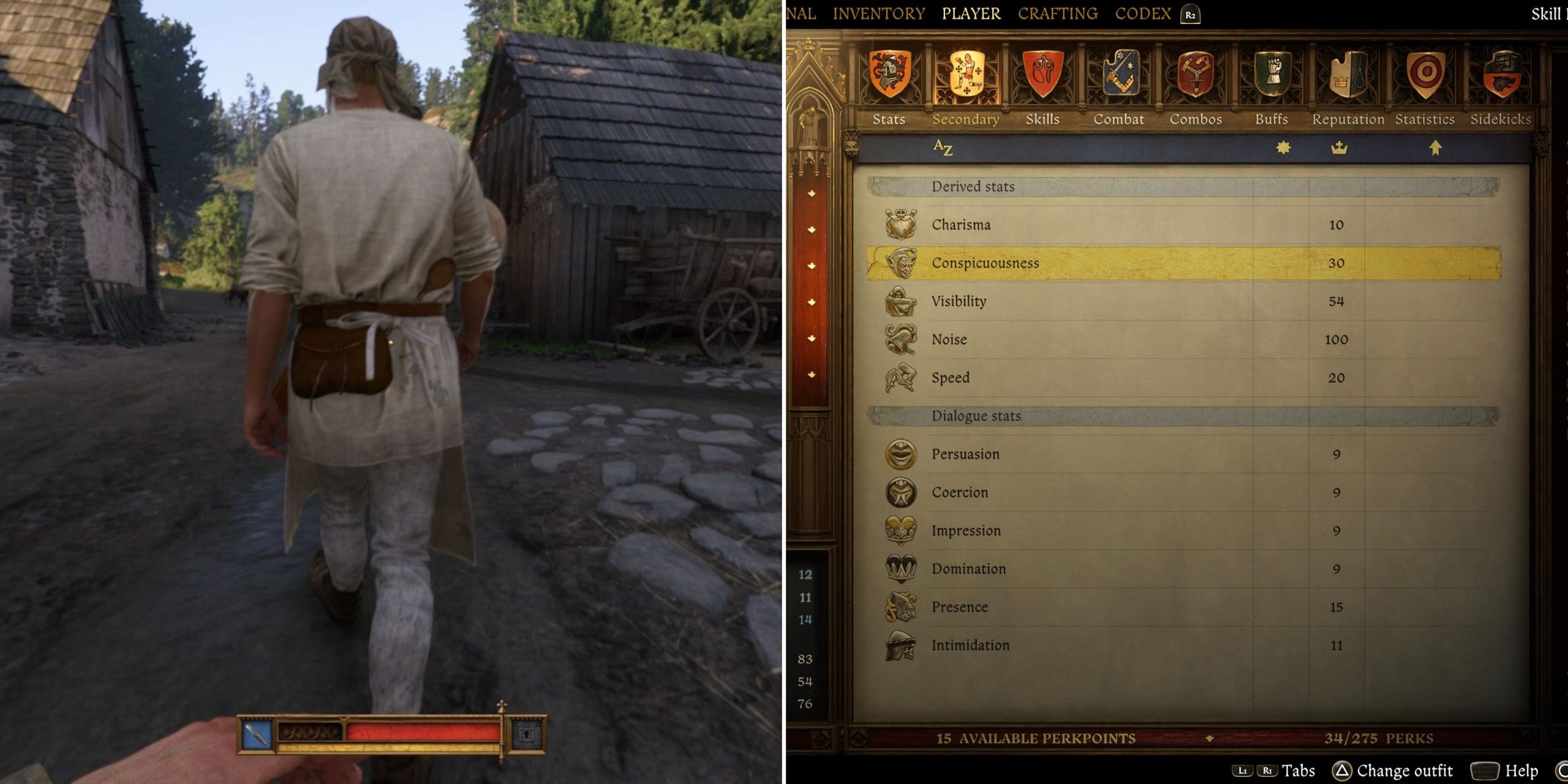This screenshot has width=1568, height=784.
Task: Sort stats alphabetically with the AZ icon
Action: (943, 148)
